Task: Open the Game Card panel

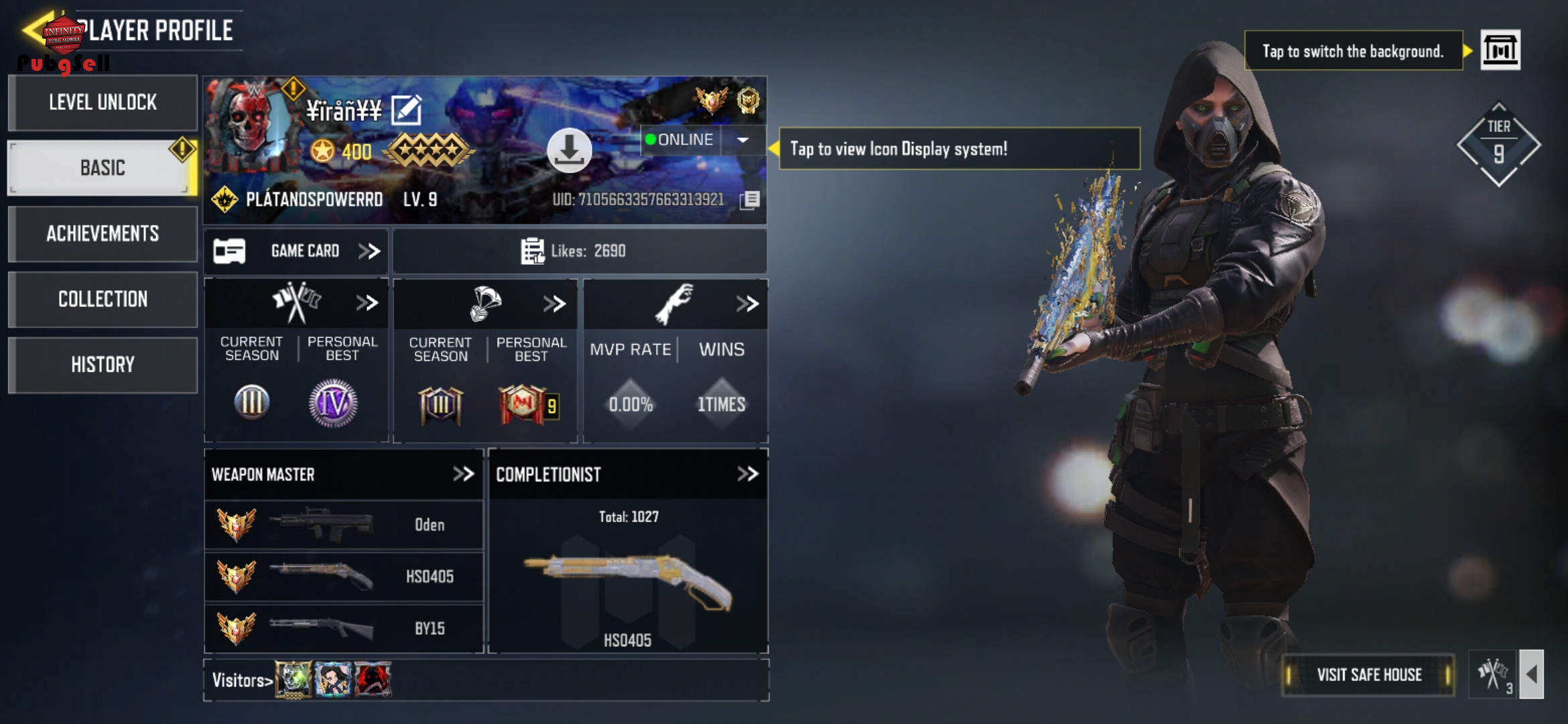Action: pos(296,251)
